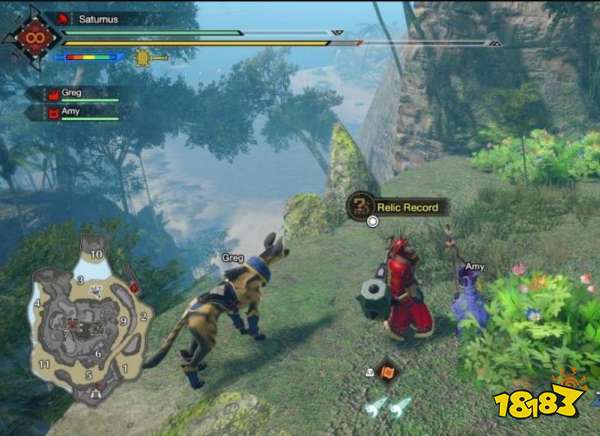
Task: Click the main camp tent marker on minimap
Action: pos(96,392)
